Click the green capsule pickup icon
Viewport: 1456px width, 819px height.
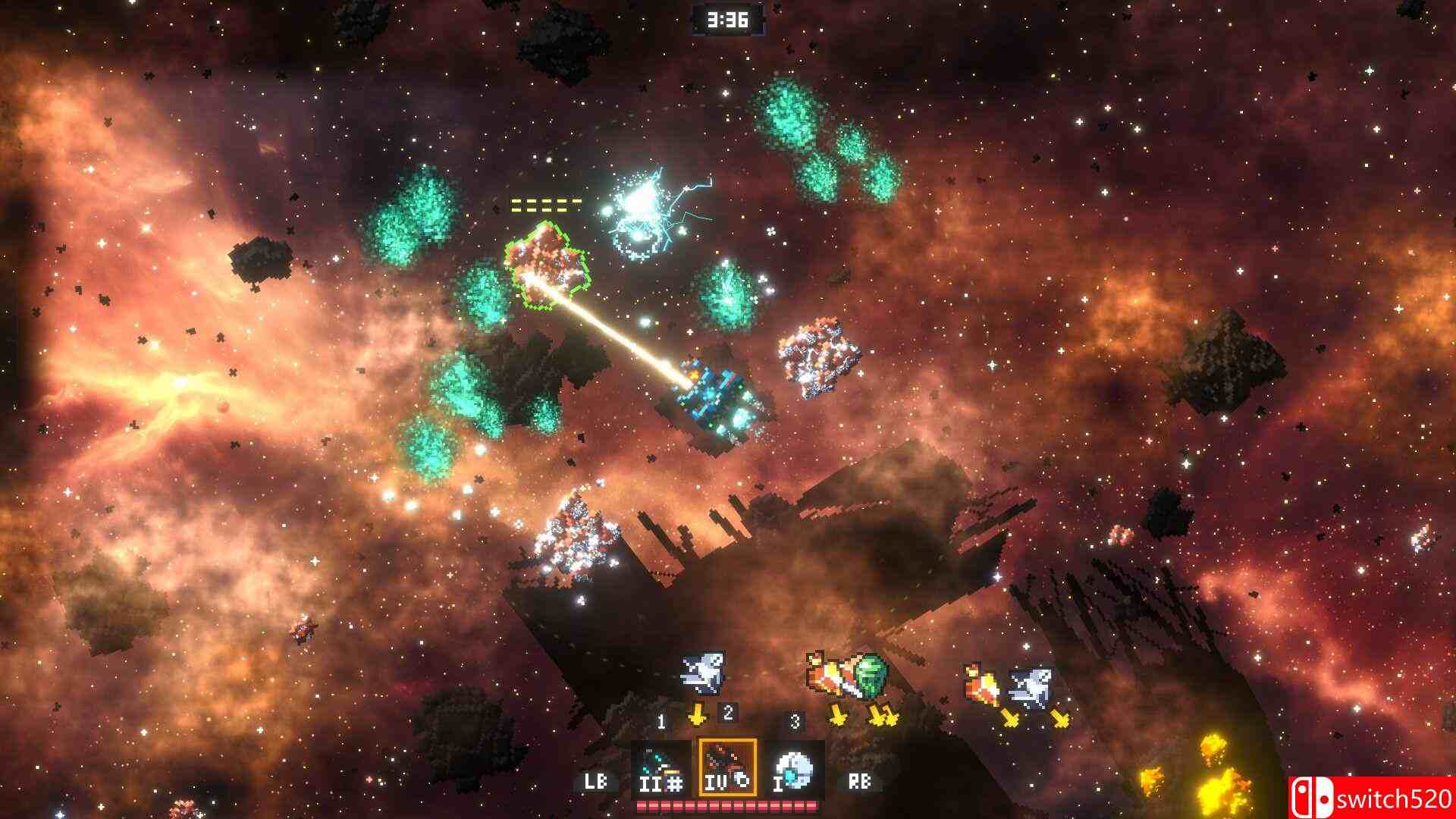pos(870,676)
